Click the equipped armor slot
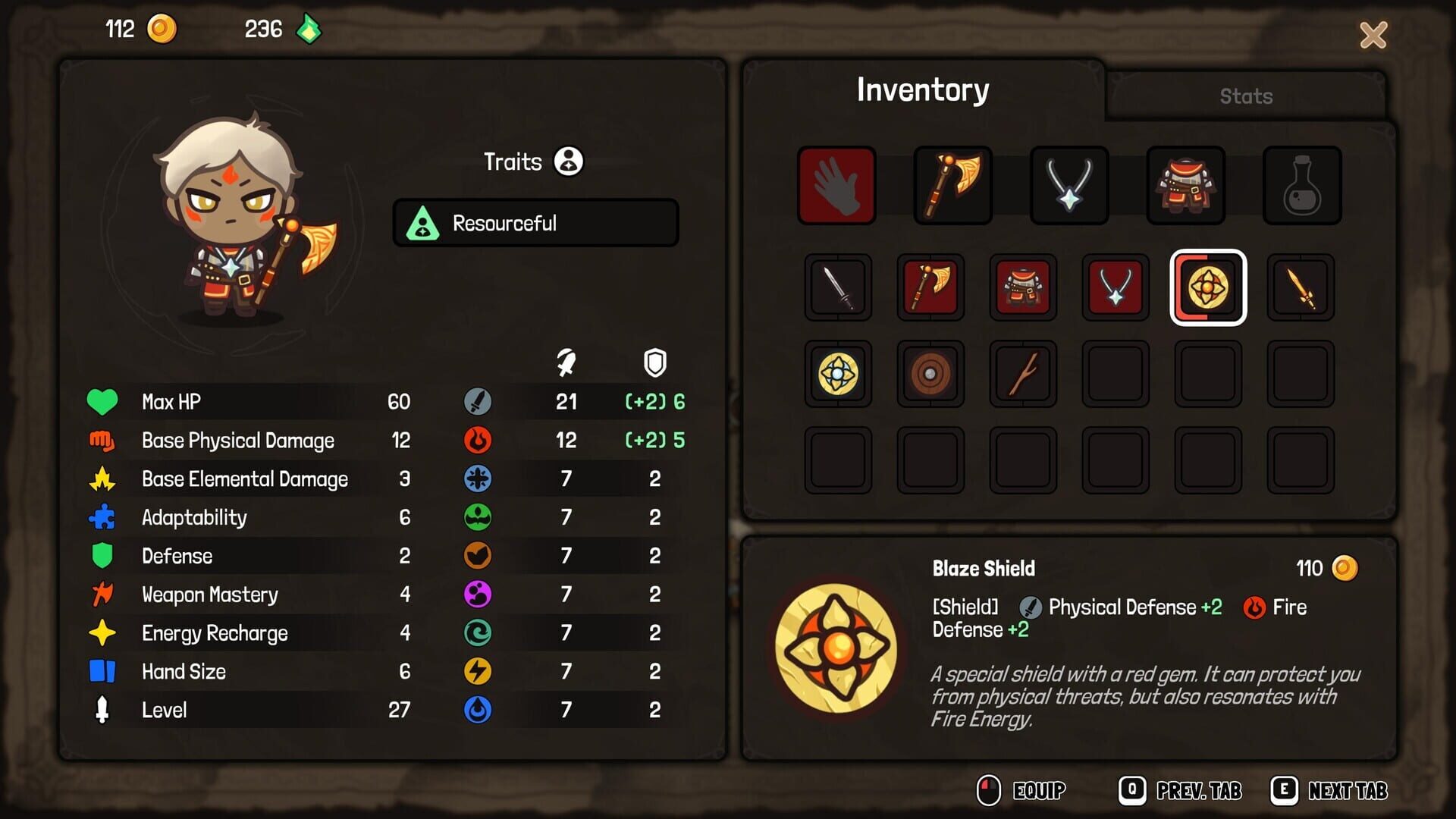 coord(1185,185)
